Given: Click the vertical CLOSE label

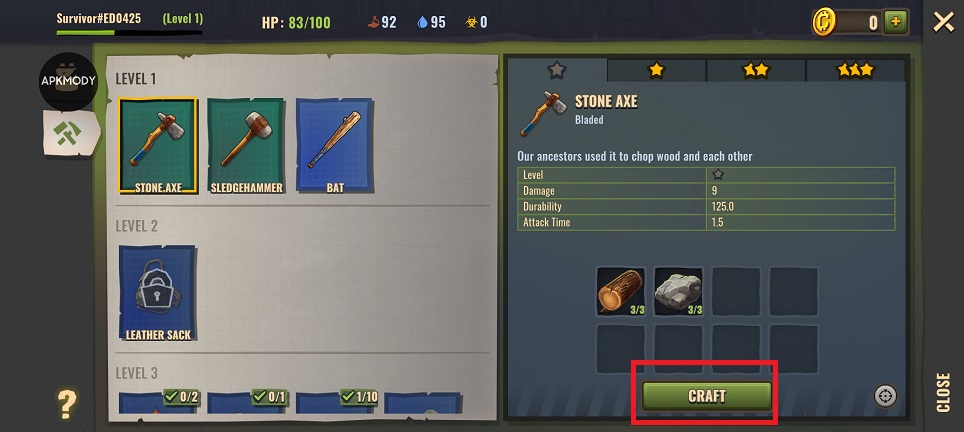Looking at the screenshot, I should [944, 392].
